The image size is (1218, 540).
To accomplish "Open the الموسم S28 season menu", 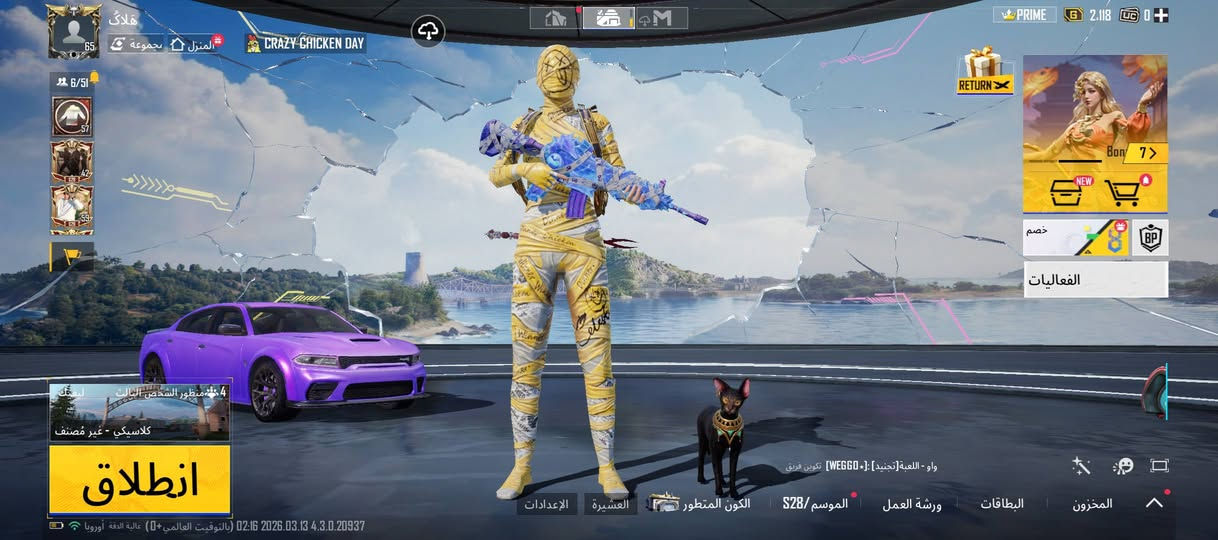I will point(815,503).
